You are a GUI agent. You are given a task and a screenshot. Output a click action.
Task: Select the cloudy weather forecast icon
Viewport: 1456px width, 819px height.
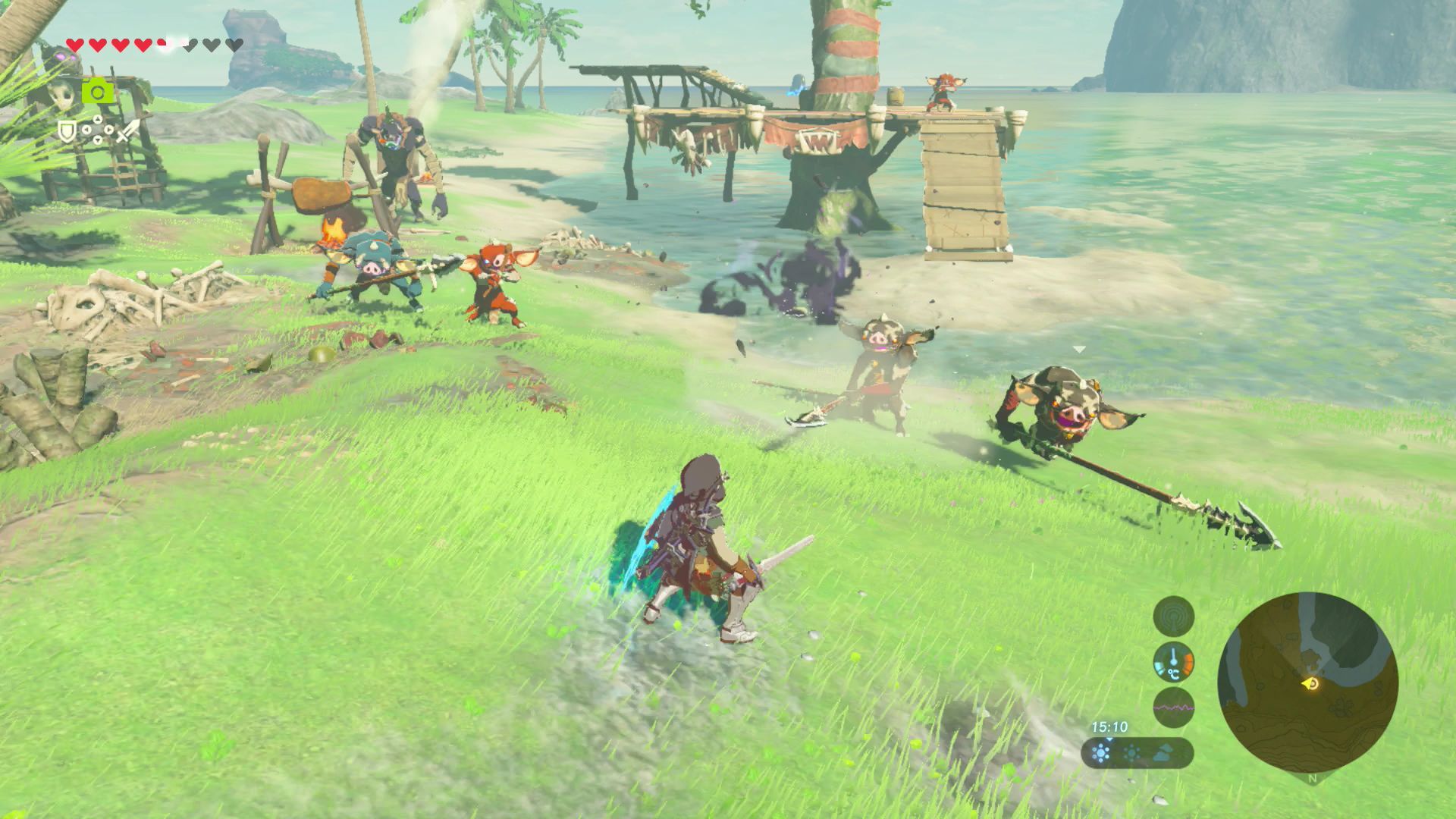point(1164,753)
